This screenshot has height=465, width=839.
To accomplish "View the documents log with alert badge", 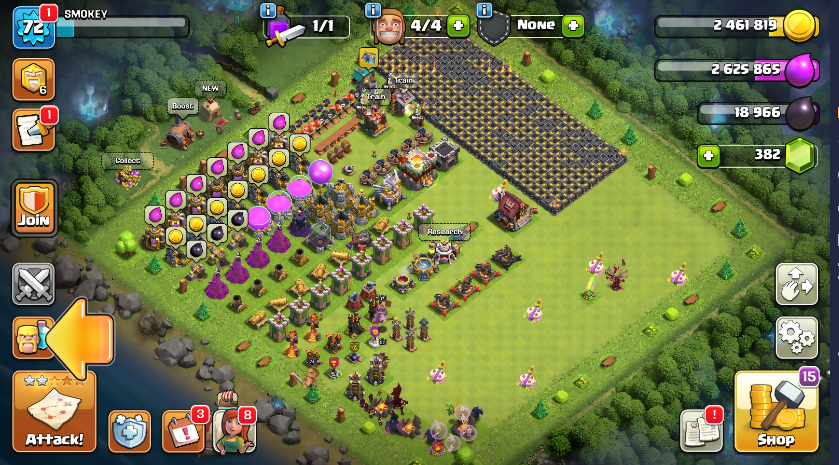I will [701, 430].
